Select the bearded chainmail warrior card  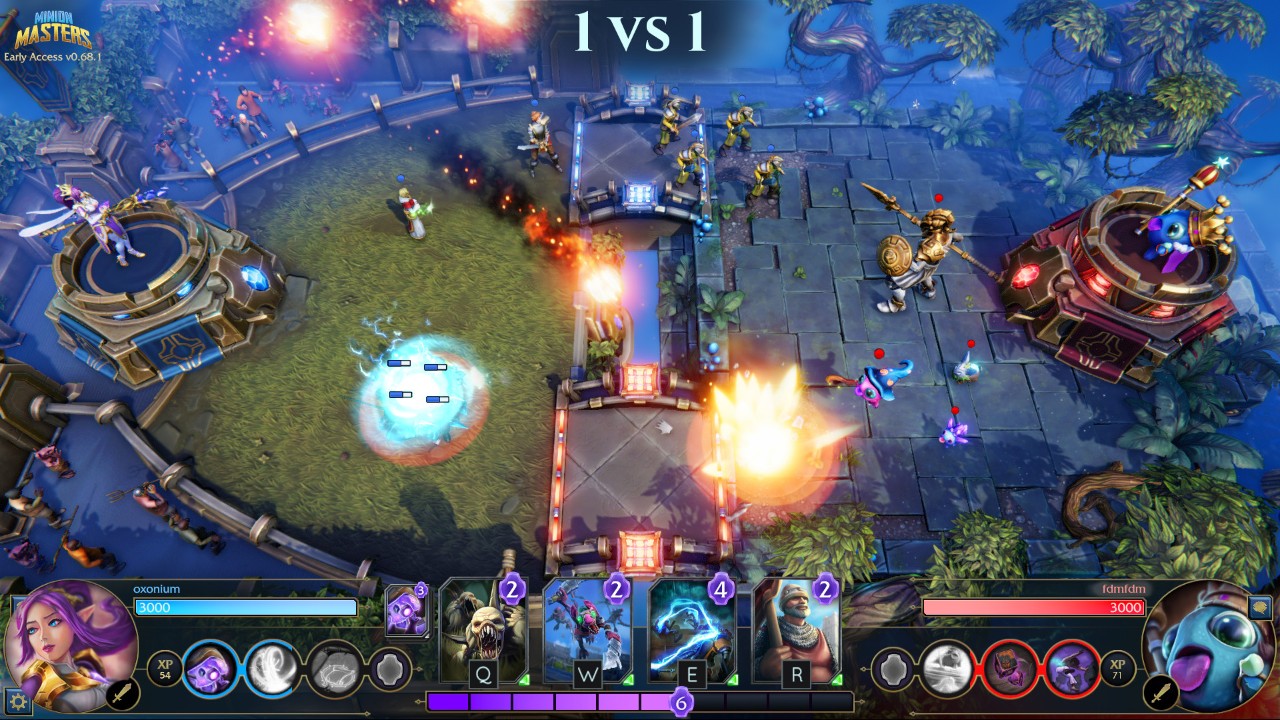click(795, 632)
